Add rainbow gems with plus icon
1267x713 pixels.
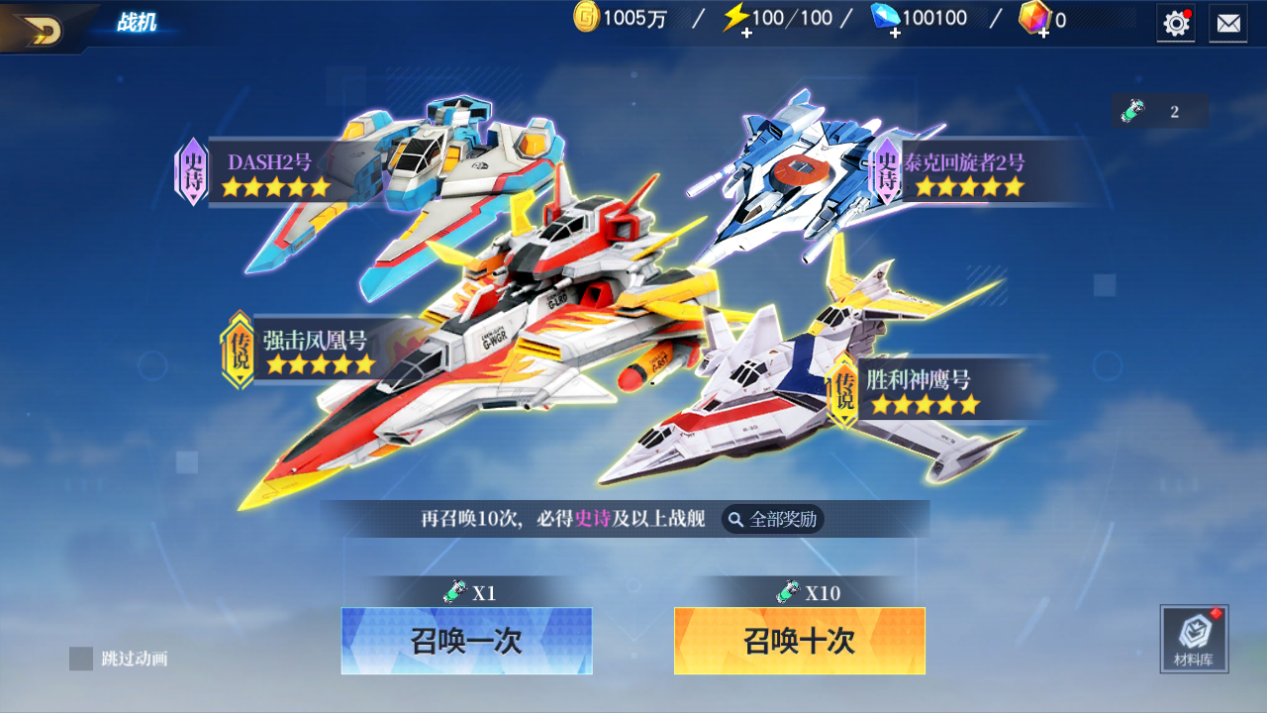1042,34
